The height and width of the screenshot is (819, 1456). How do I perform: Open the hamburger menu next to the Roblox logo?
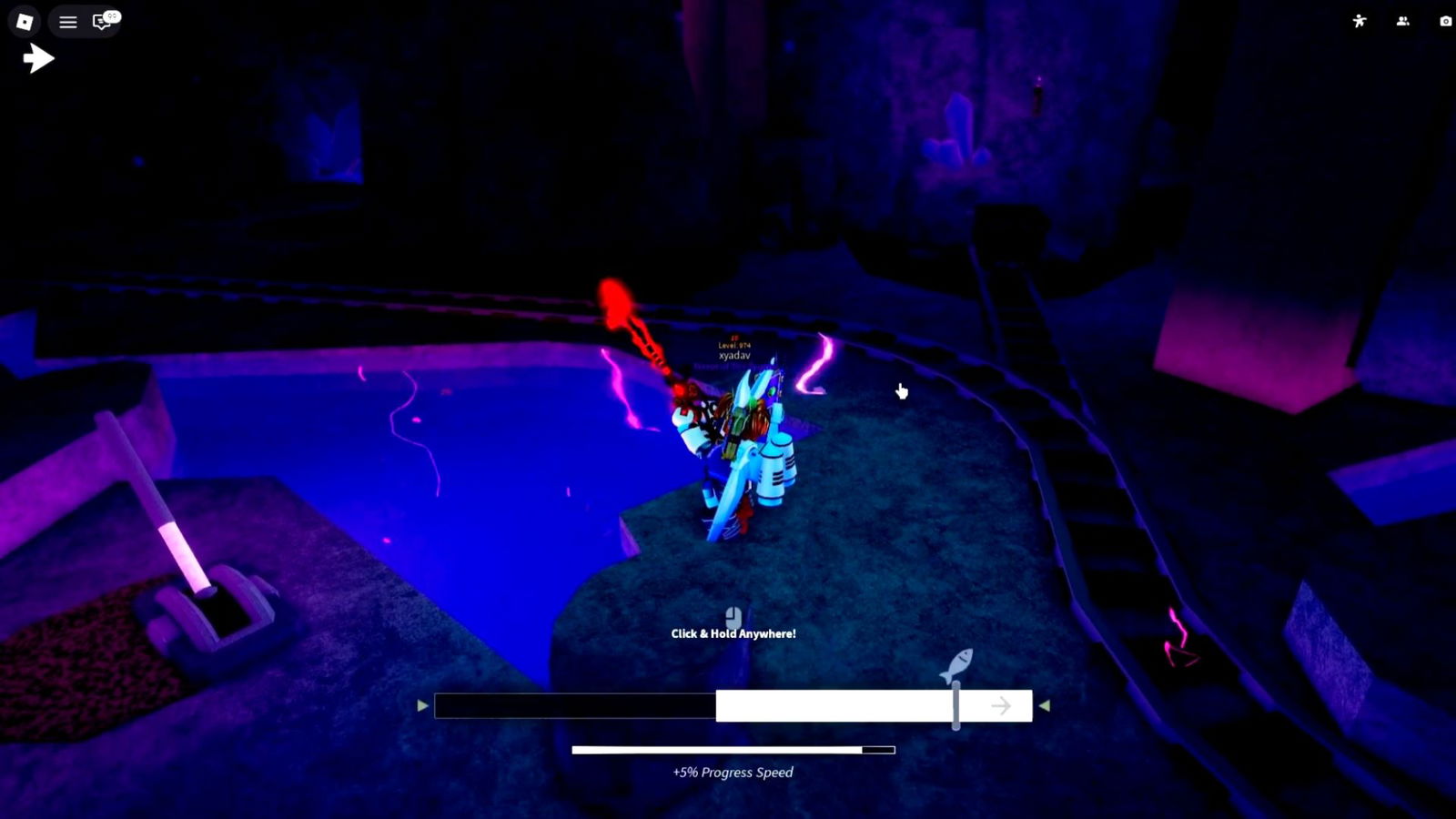(x=66, y=22)
